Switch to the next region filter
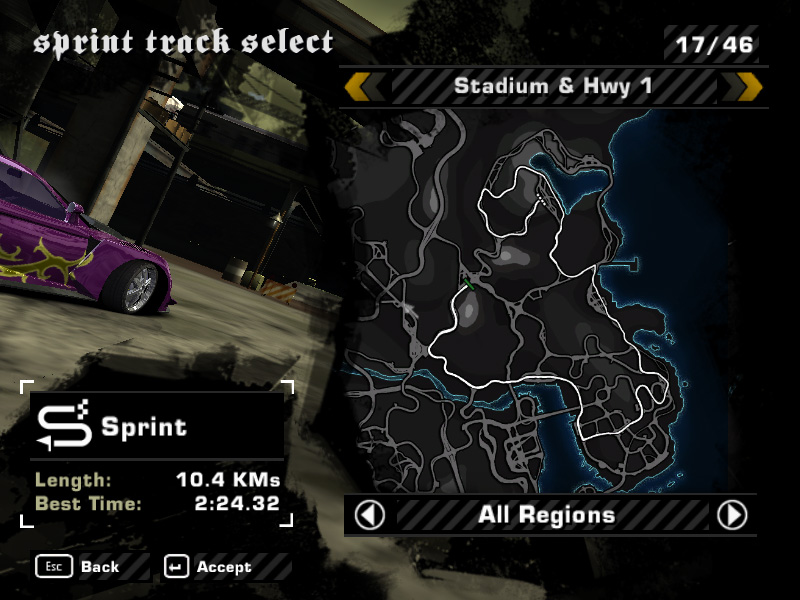 pyautogui.click(x=732, y=515)
